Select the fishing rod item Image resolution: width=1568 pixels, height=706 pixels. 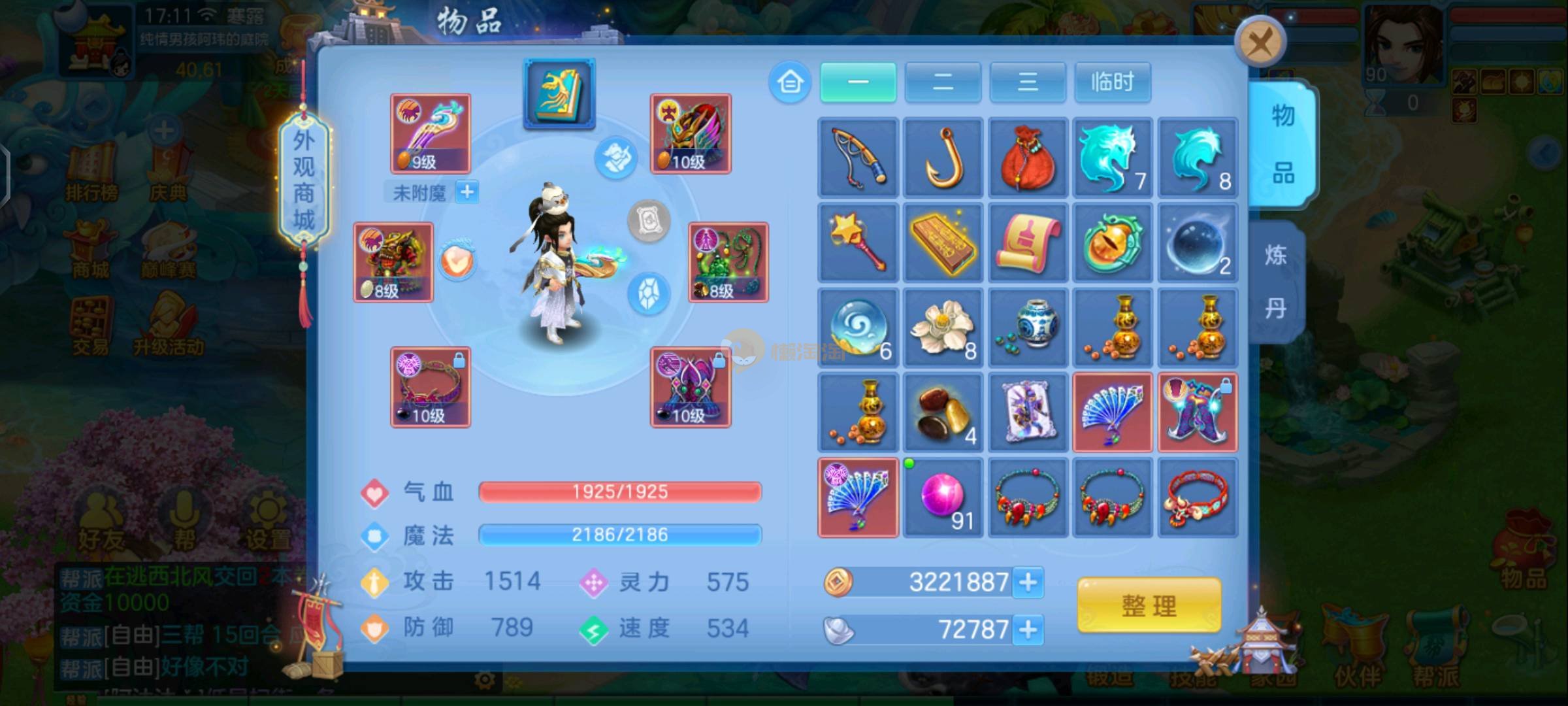(x=858, y=158)
